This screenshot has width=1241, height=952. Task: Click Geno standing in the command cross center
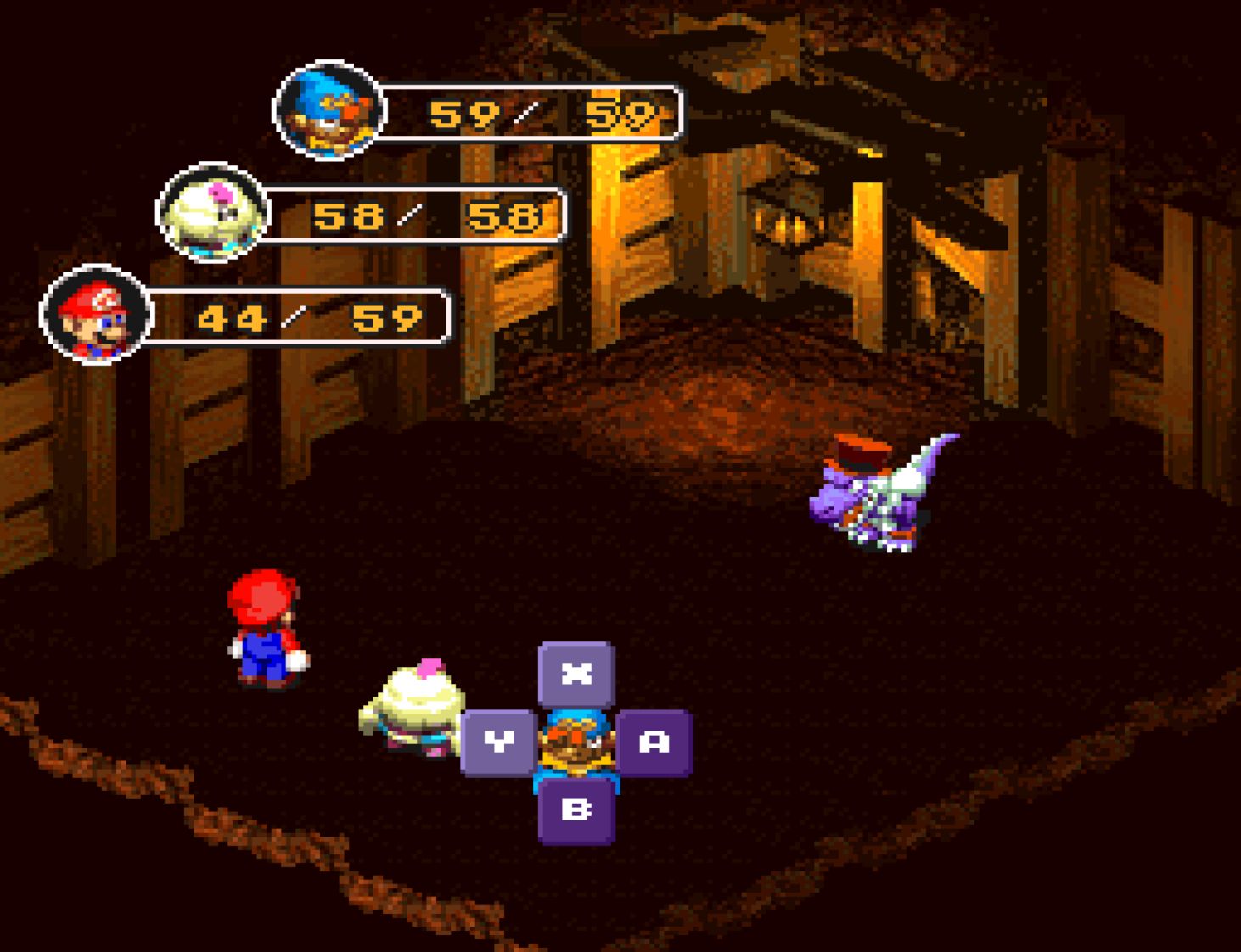pyautogui.click(x=576, y=747)
